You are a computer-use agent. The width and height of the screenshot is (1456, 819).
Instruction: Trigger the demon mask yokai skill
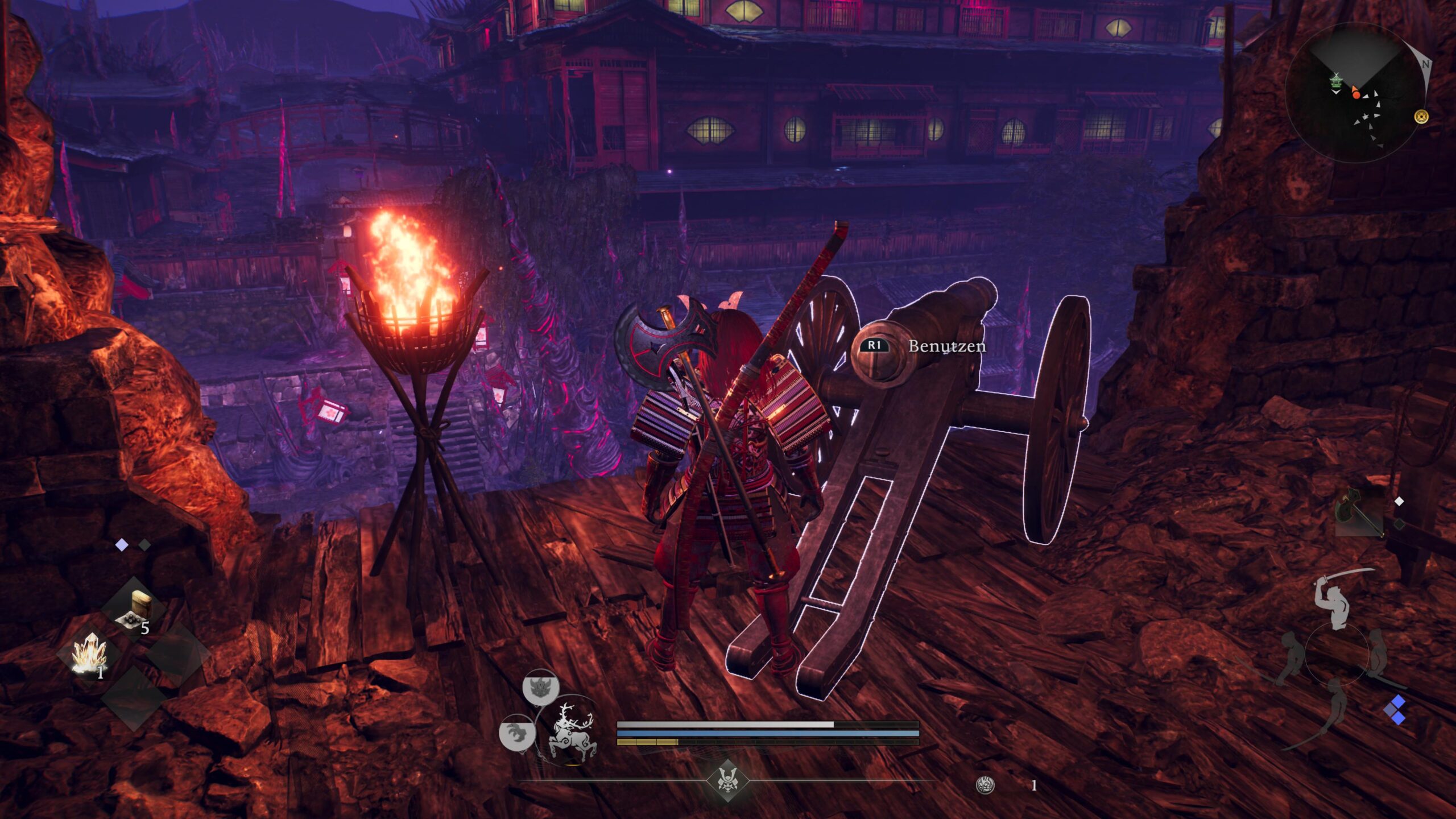click(x=540, y=688)
